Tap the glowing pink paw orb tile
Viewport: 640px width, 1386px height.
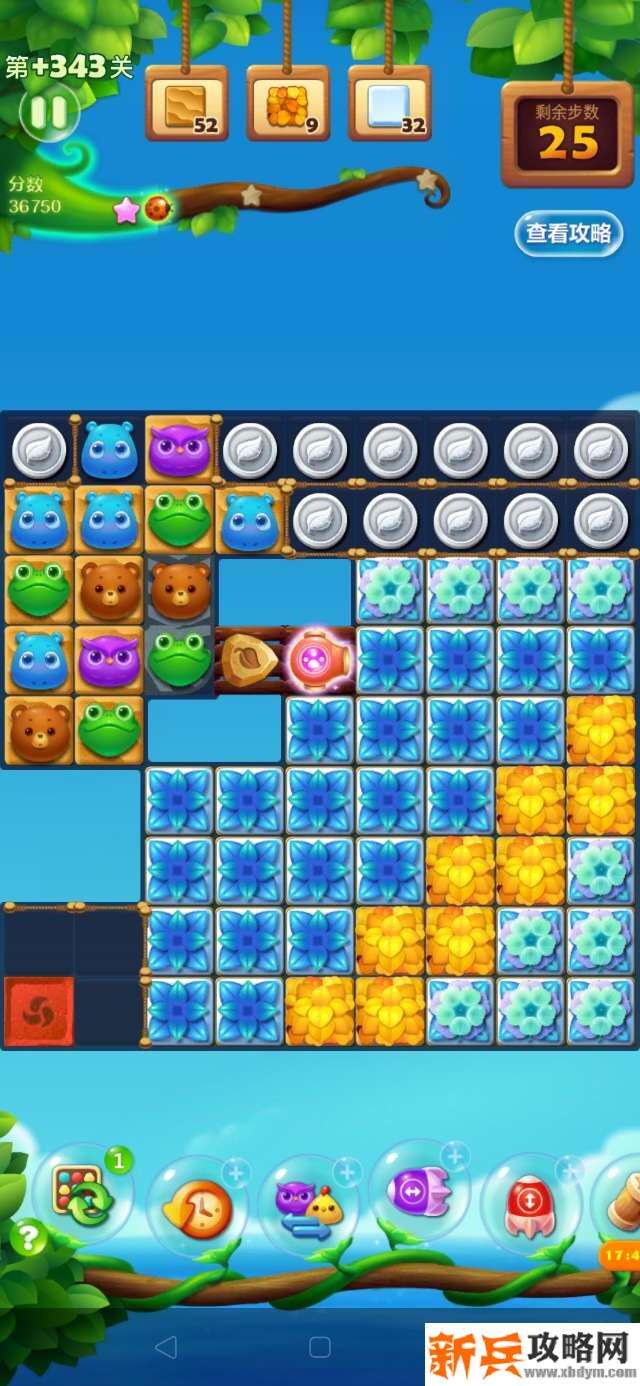tap(319, 660)
